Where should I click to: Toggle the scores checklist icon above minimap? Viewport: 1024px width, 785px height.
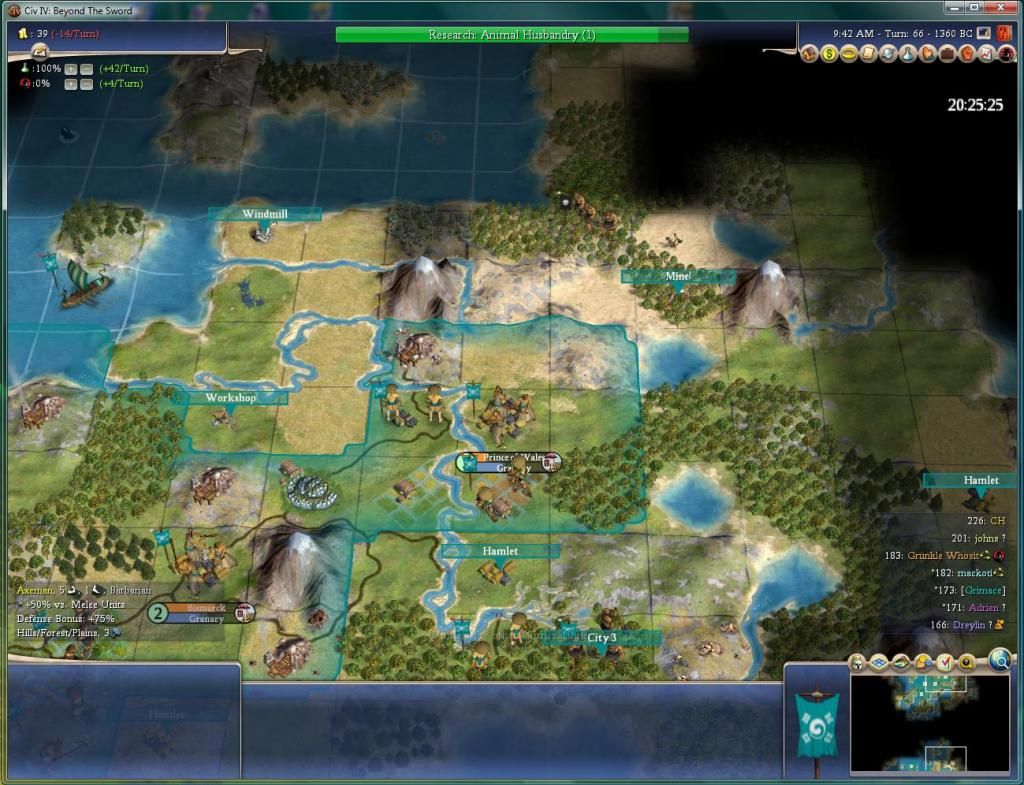click(x=945, y=662)
